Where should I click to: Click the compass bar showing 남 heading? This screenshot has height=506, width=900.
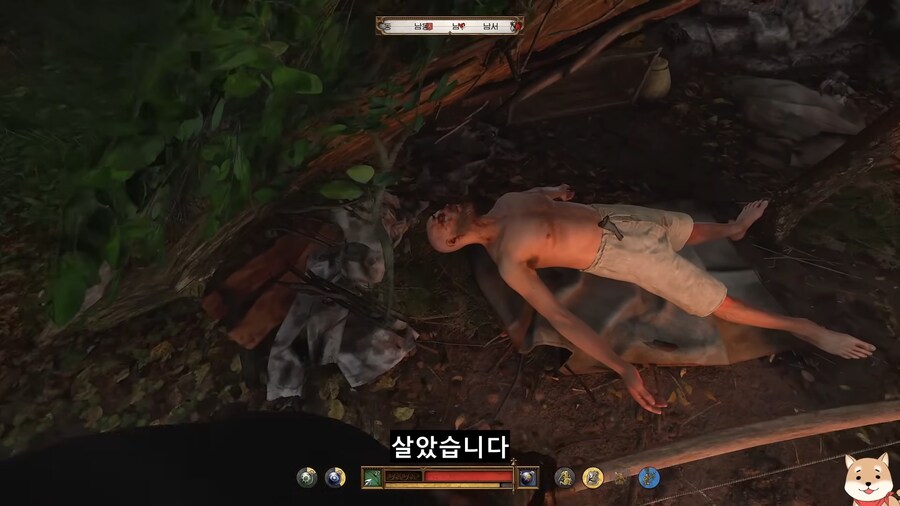coord(450,26)
